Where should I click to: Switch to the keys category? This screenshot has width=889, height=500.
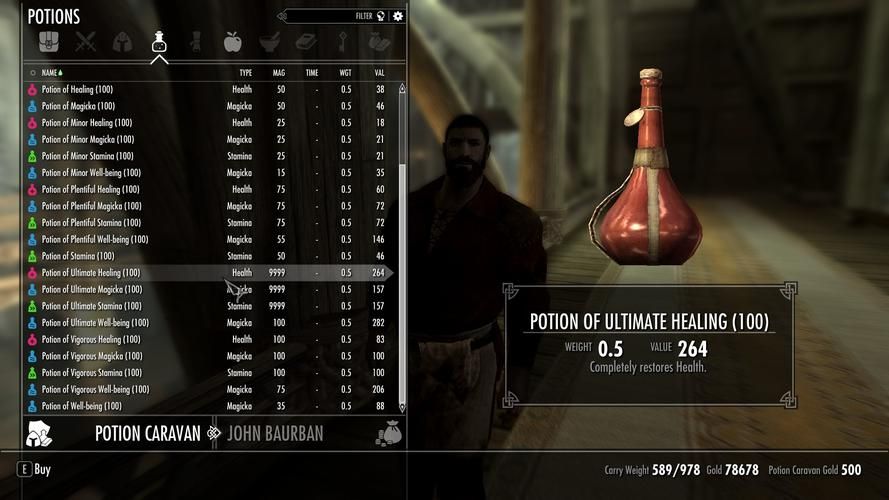point(342,42)
